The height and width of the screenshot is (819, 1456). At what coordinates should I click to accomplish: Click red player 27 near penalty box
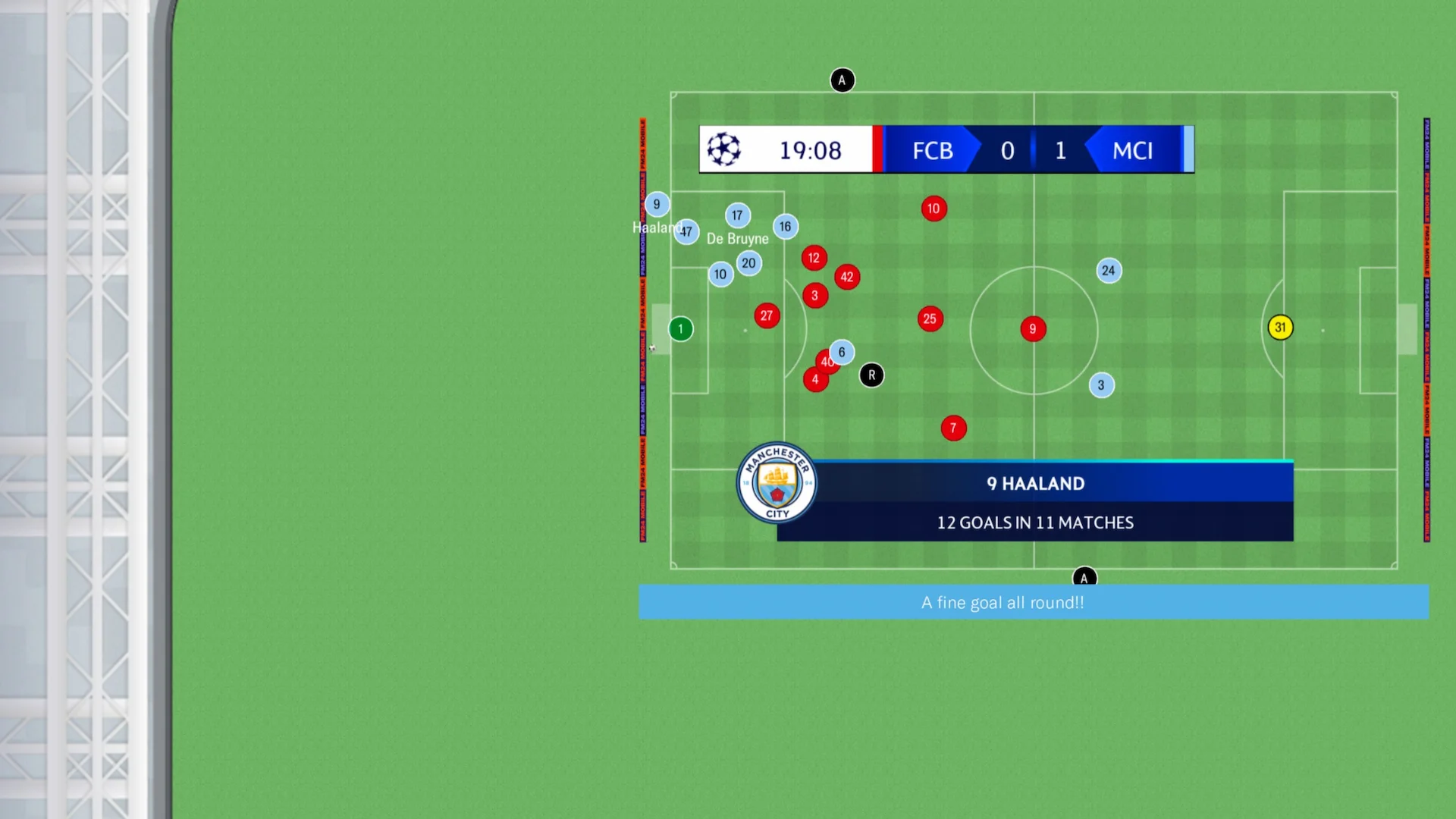767,315
